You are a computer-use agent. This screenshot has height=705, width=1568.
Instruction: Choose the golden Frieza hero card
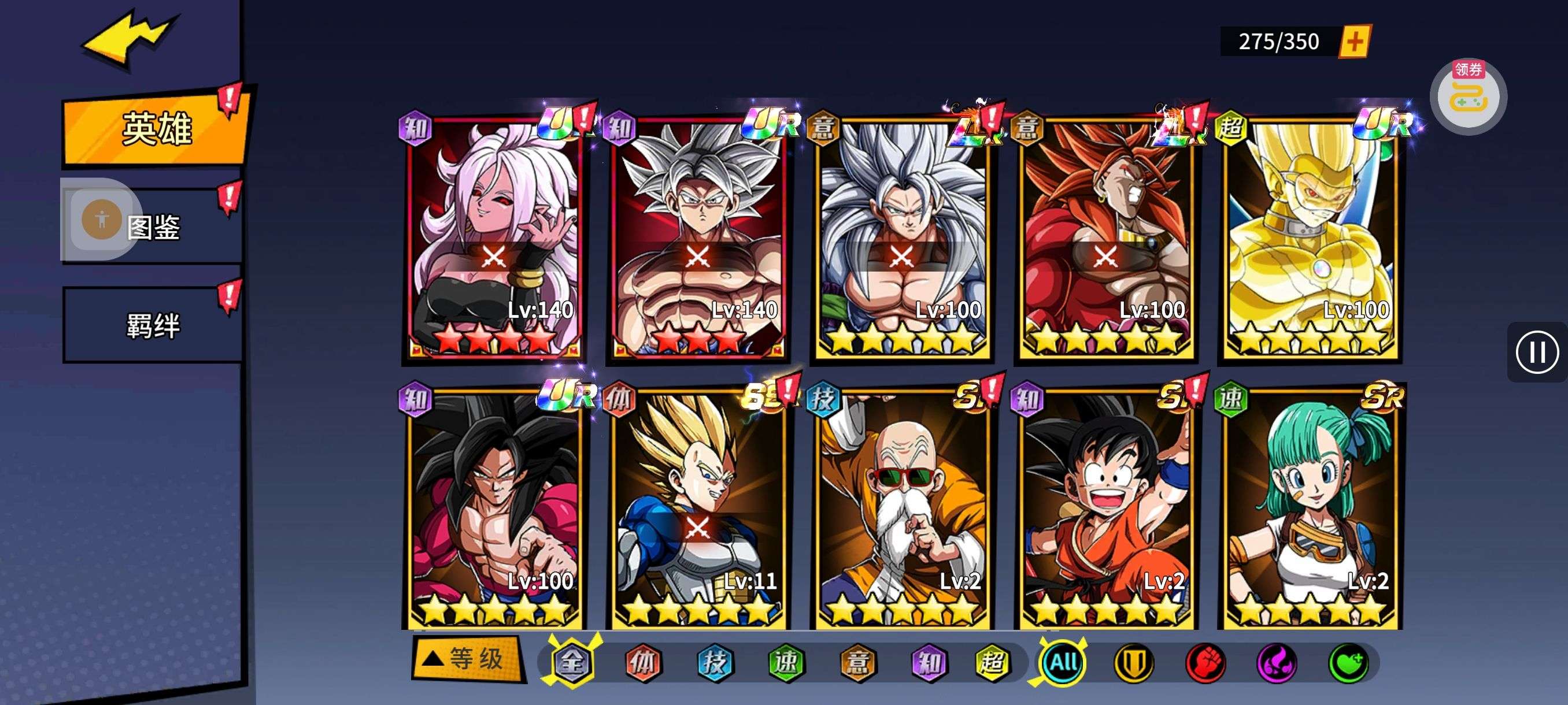tap(1310, 238)
